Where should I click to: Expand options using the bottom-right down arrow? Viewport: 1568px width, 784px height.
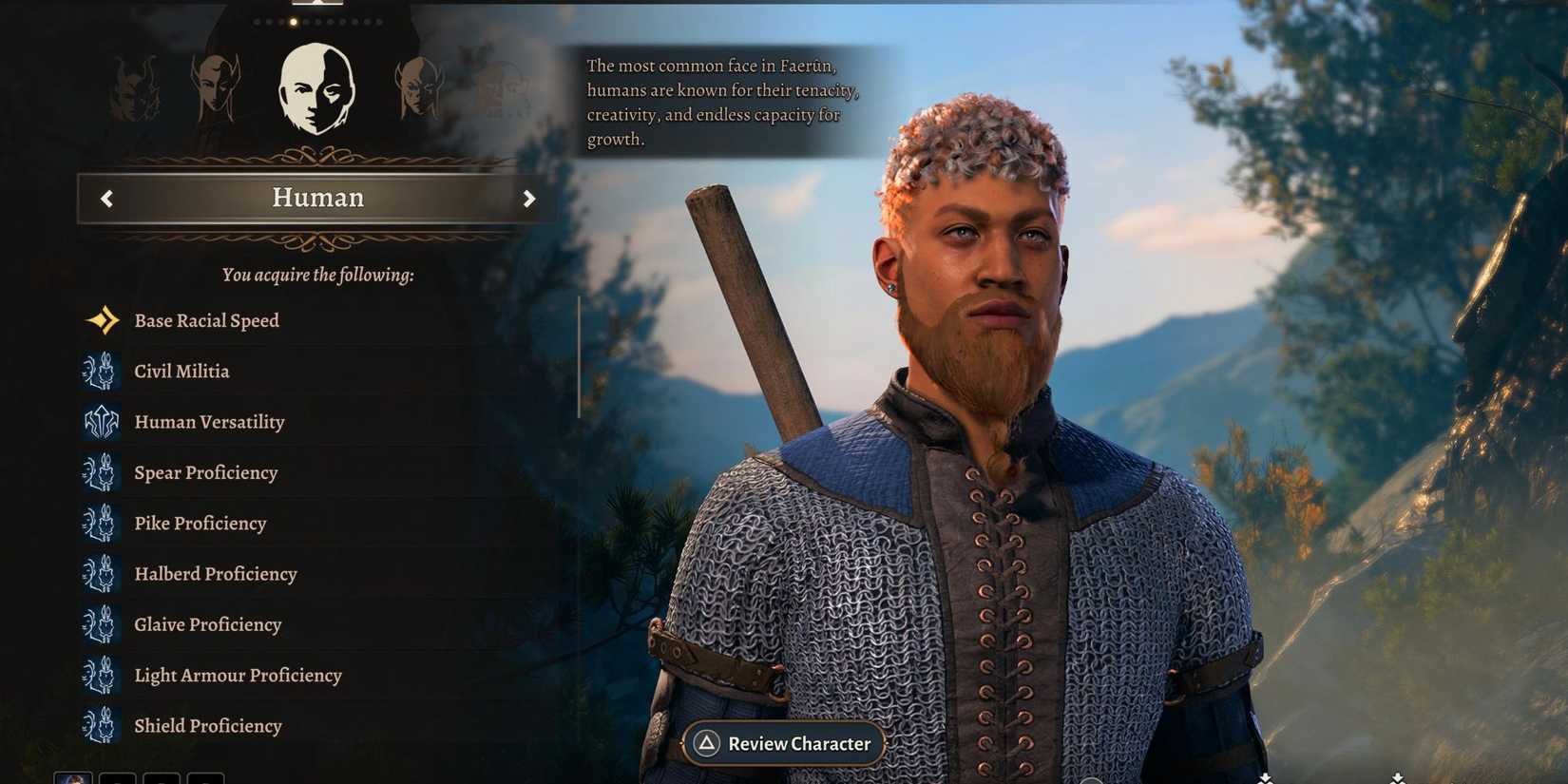click(1397, 776)
